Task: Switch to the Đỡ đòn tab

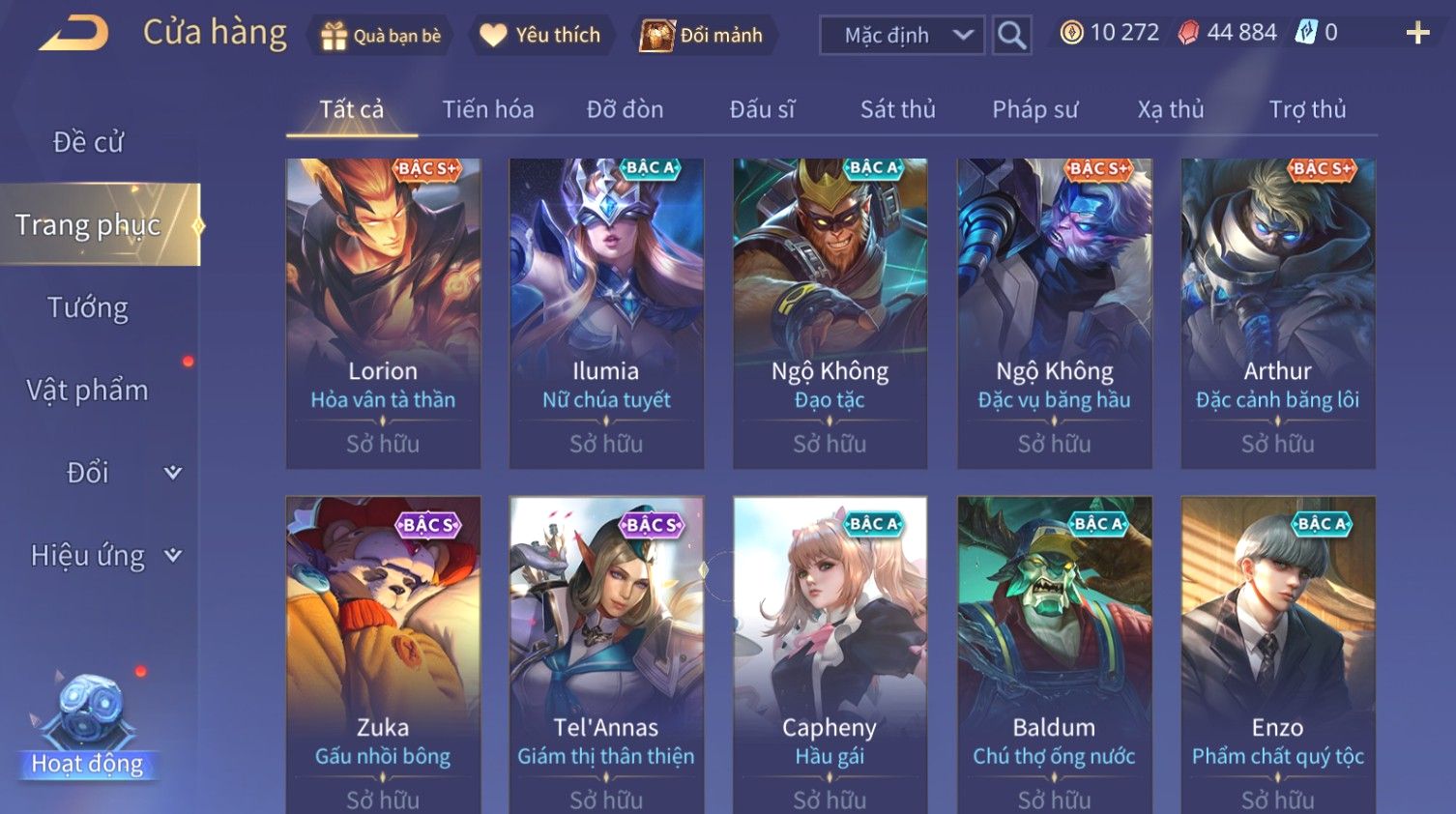Action: click(625, 109)
